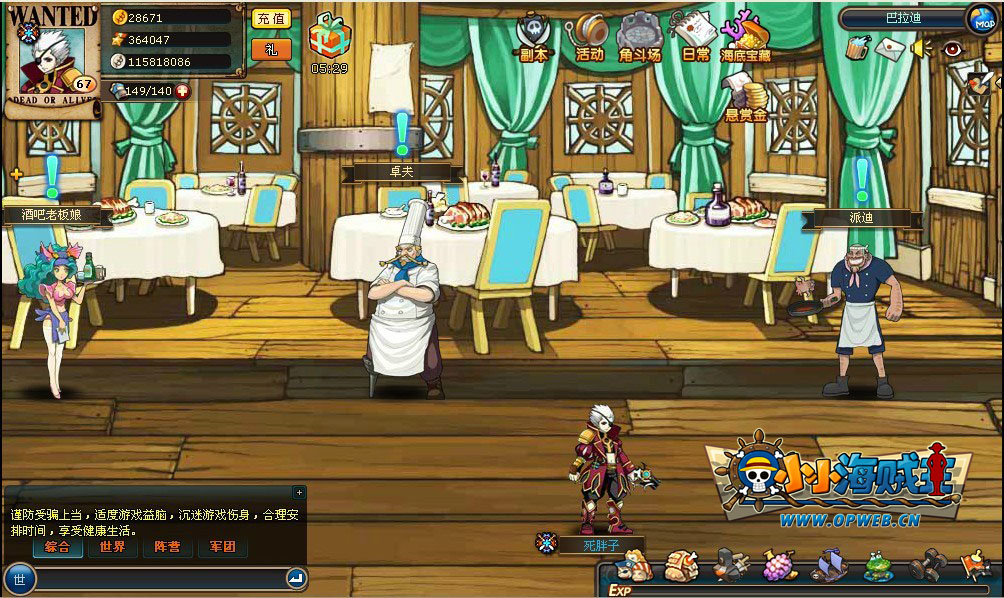Open the mail envelope icon
The width and height of the screenshot is (1004, 598).
[x=889, y=47]
